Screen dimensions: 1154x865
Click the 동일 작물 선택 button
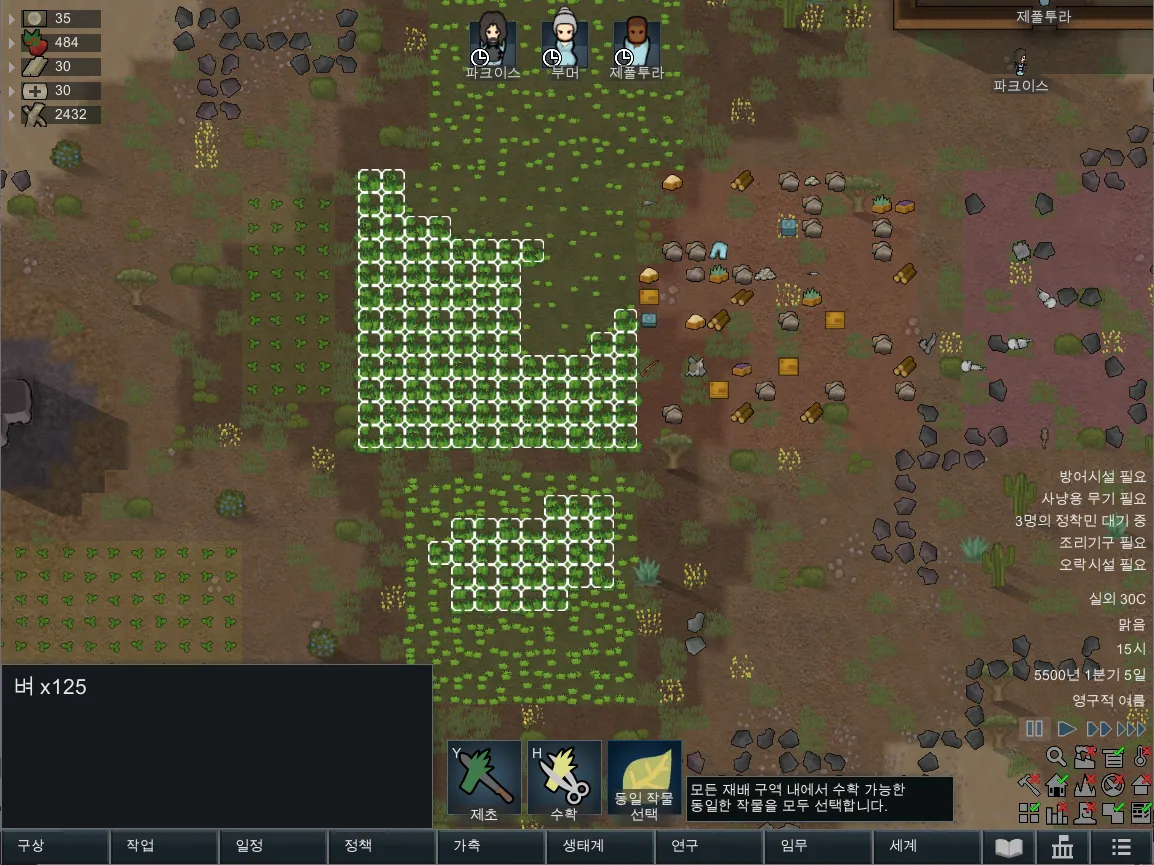coord(644,777)
